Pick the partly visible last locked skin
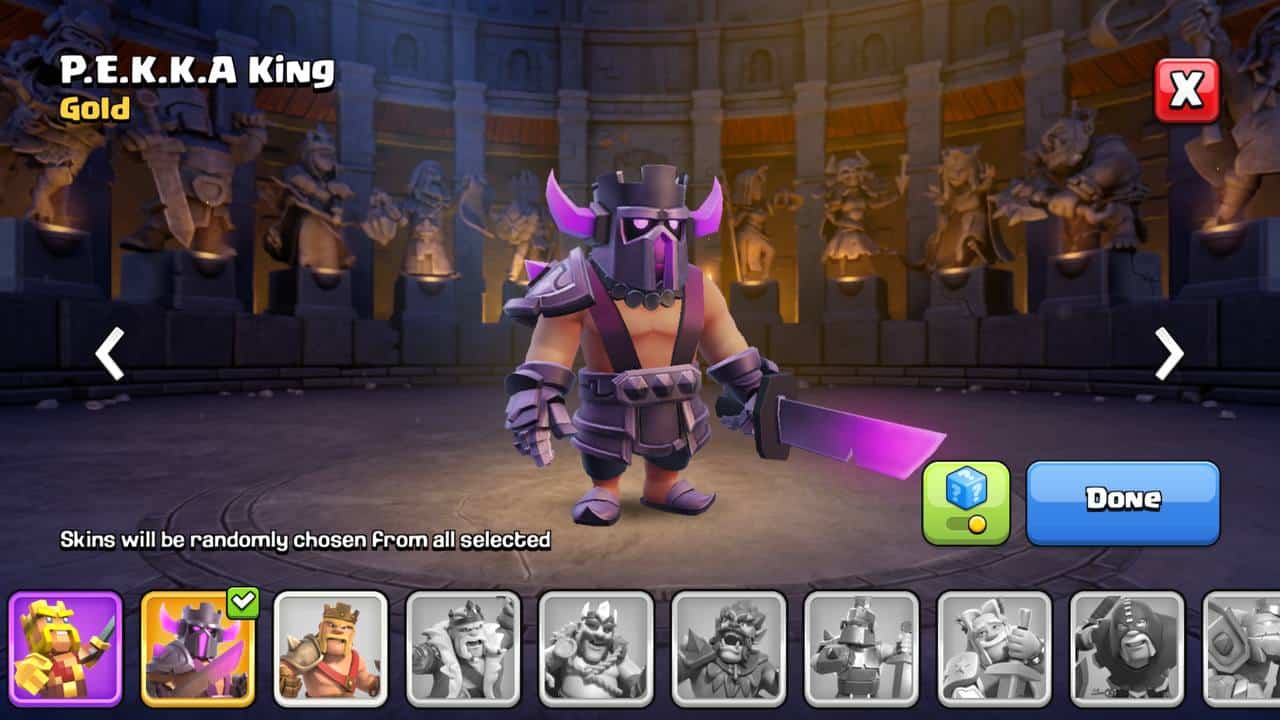 pos(1242,649)
